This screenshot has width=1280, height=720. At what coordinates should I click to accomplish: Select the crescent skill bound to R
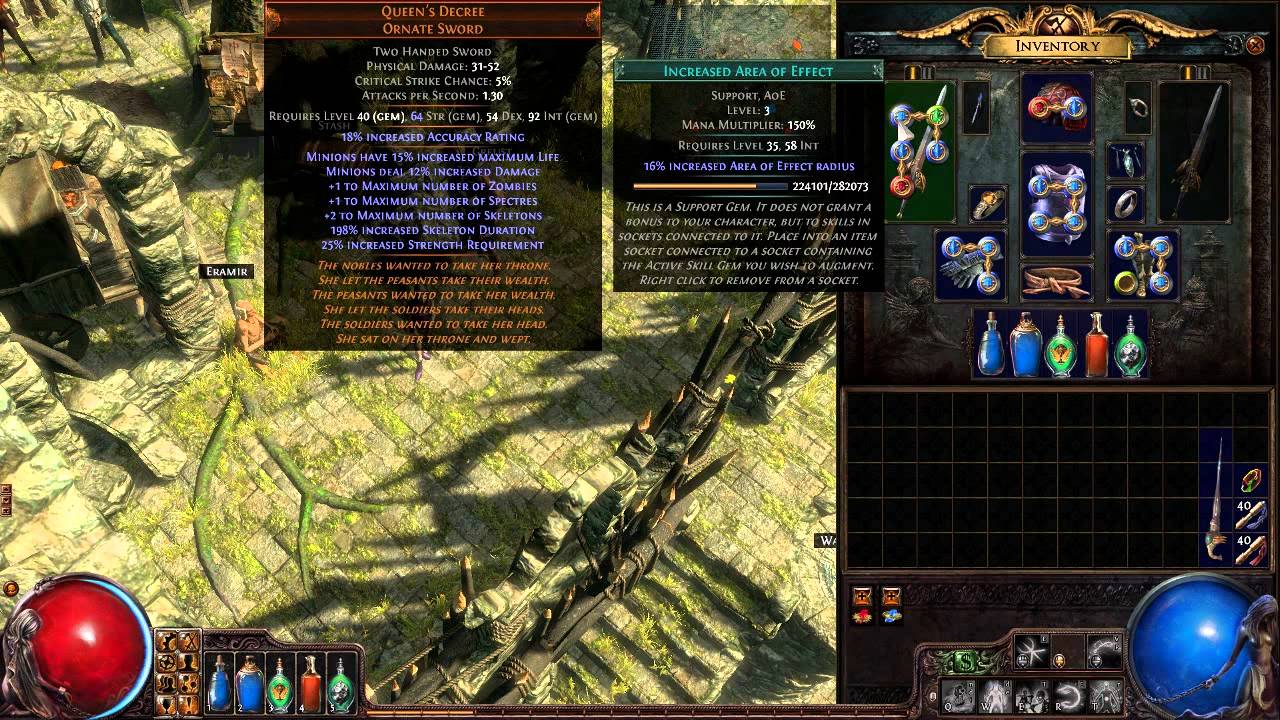[1070, 694]
